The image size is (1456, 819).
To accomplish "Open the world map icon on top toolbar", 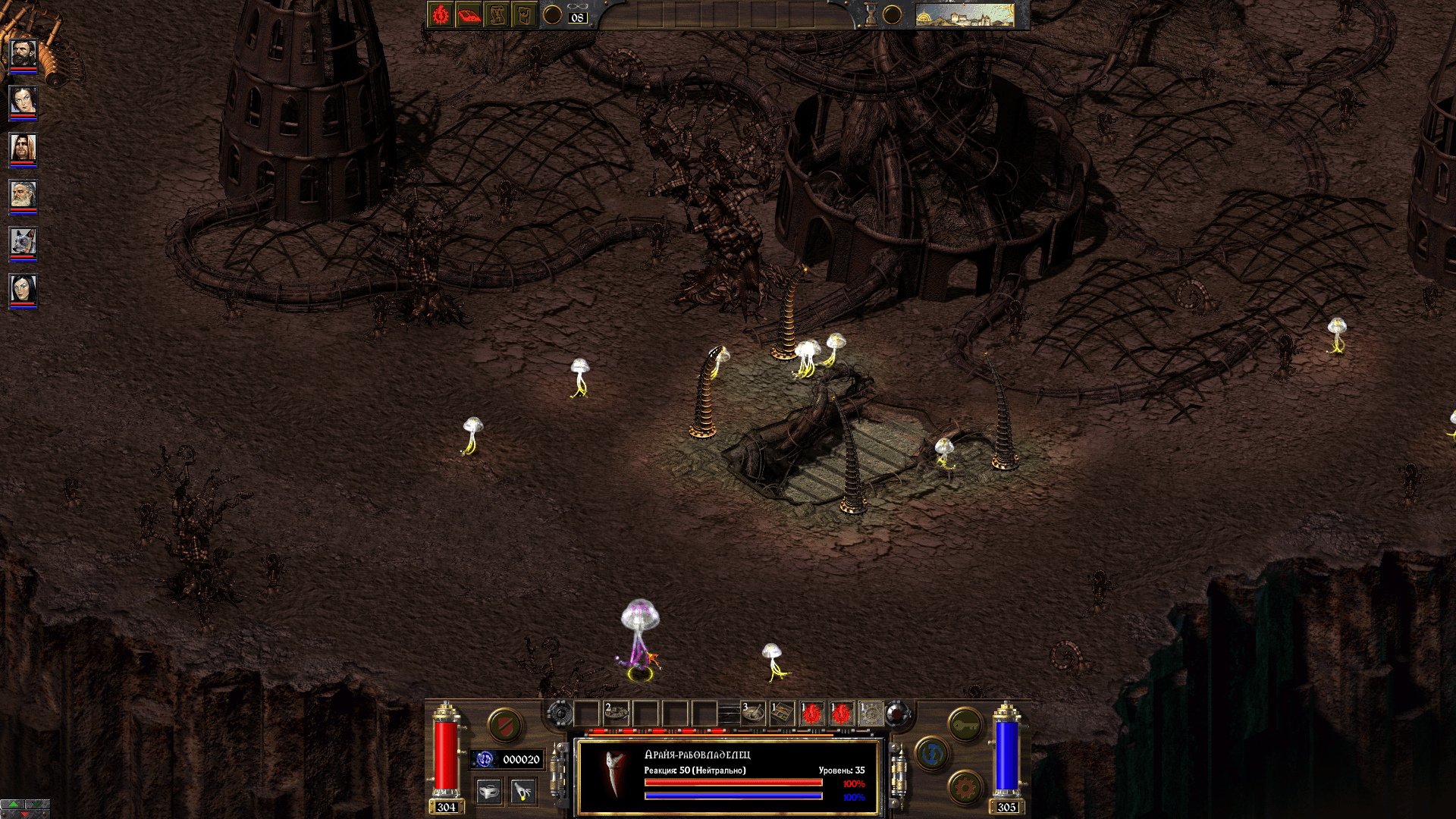I will [x=524, y=14].
